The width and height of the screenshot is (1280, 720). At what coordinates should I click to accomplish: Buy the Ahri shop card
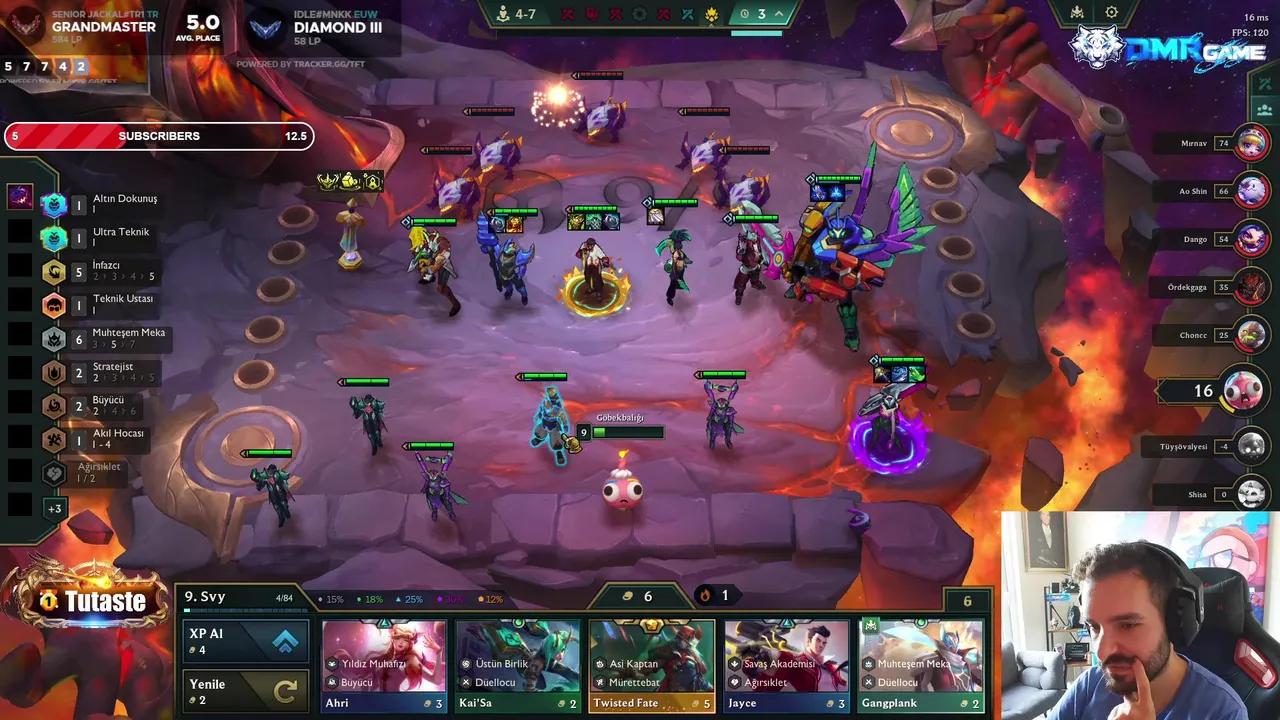(x=384, y=666)
